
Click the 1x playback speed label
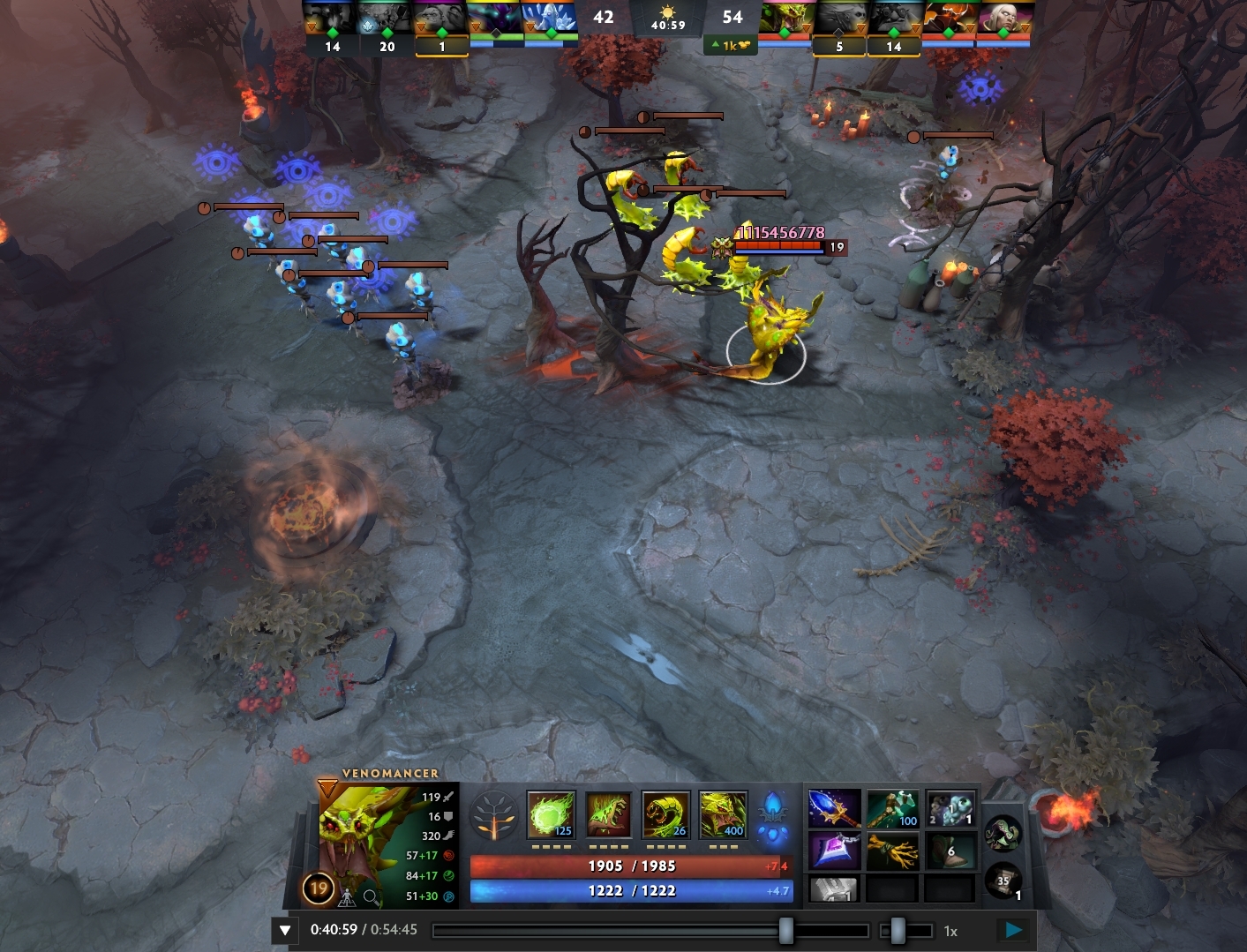click(950, 930)
